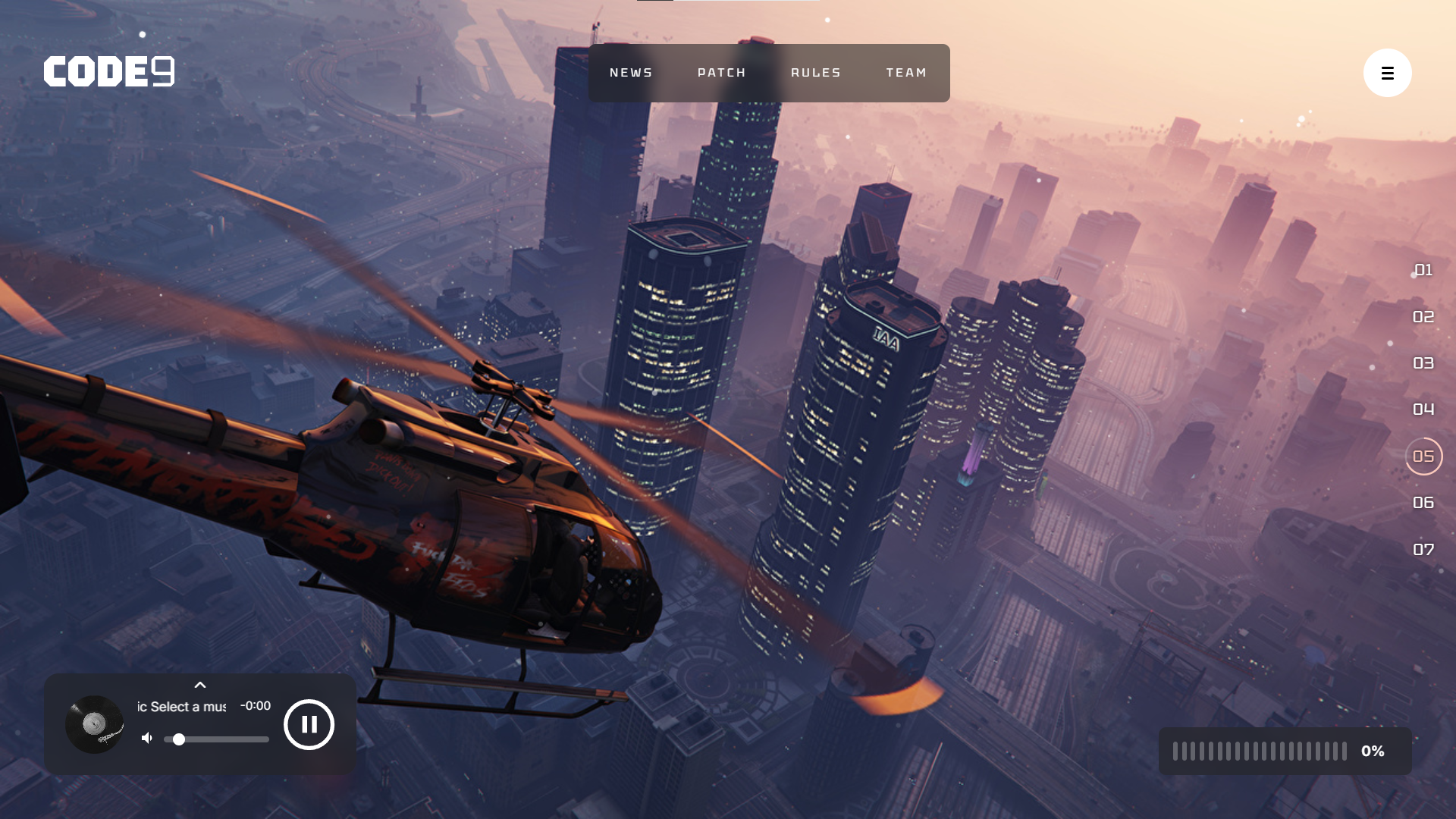This screenshot has width=1456, height=819.
Task: Select the active section marker 05
Action: (1423, 456)
